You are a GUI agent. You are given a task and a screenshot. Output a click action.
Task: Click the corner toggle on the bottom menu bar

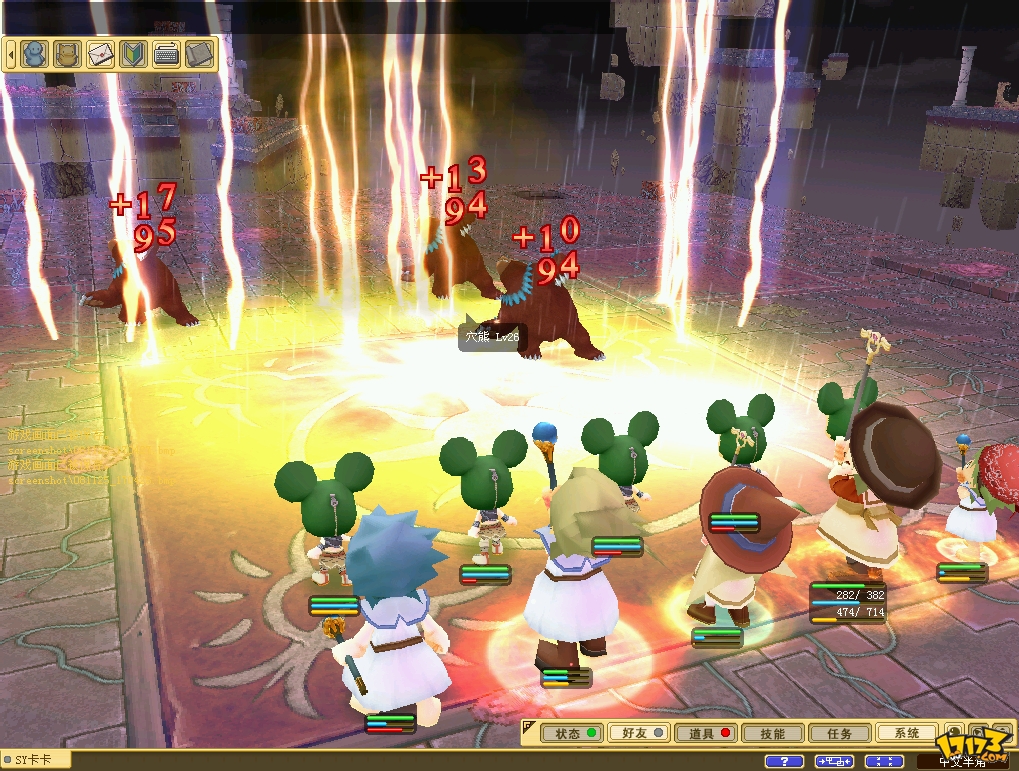pyautogui.click(x=528, y=724)
